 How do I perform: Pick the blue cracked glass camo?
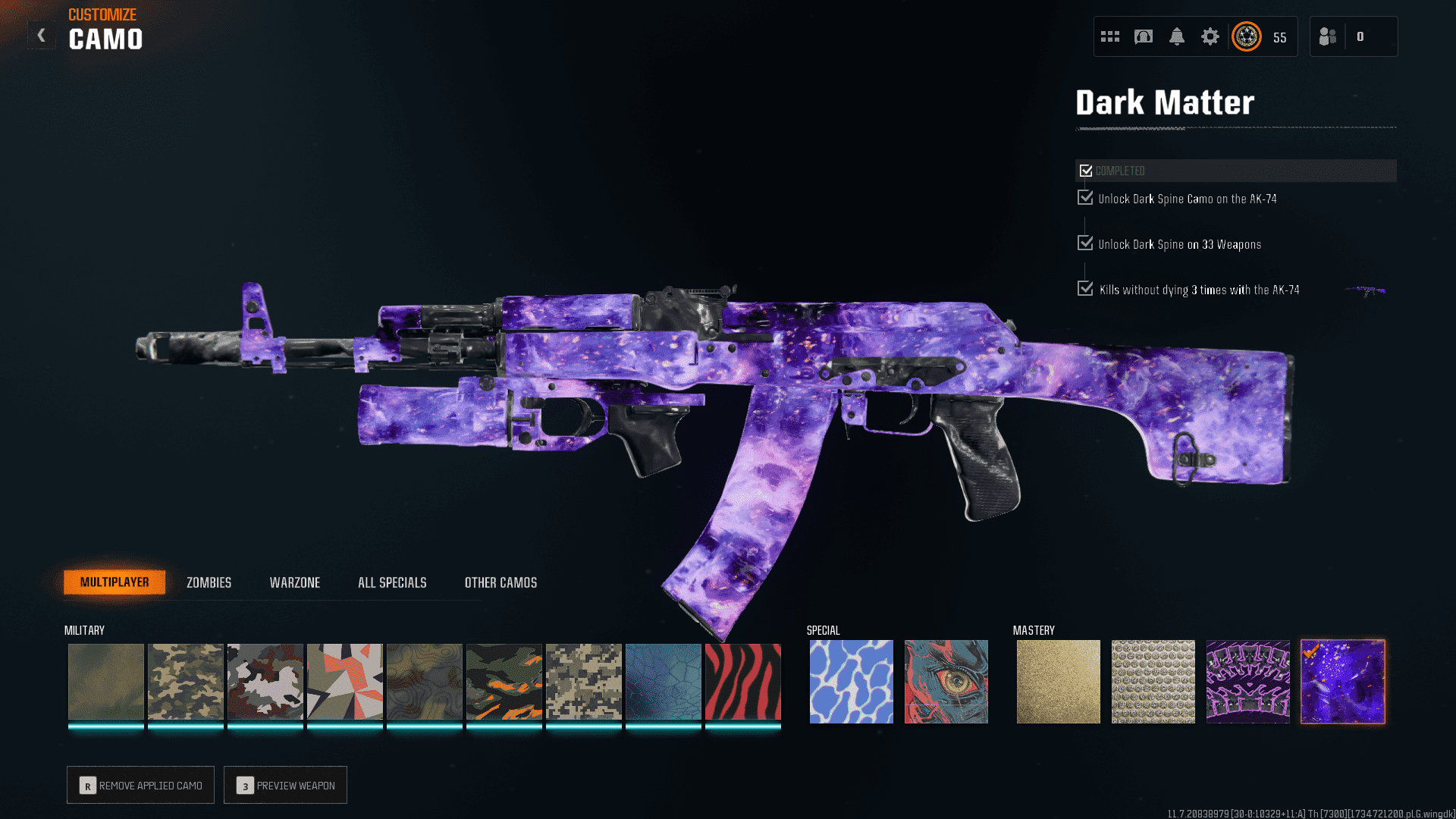point(663,682)
